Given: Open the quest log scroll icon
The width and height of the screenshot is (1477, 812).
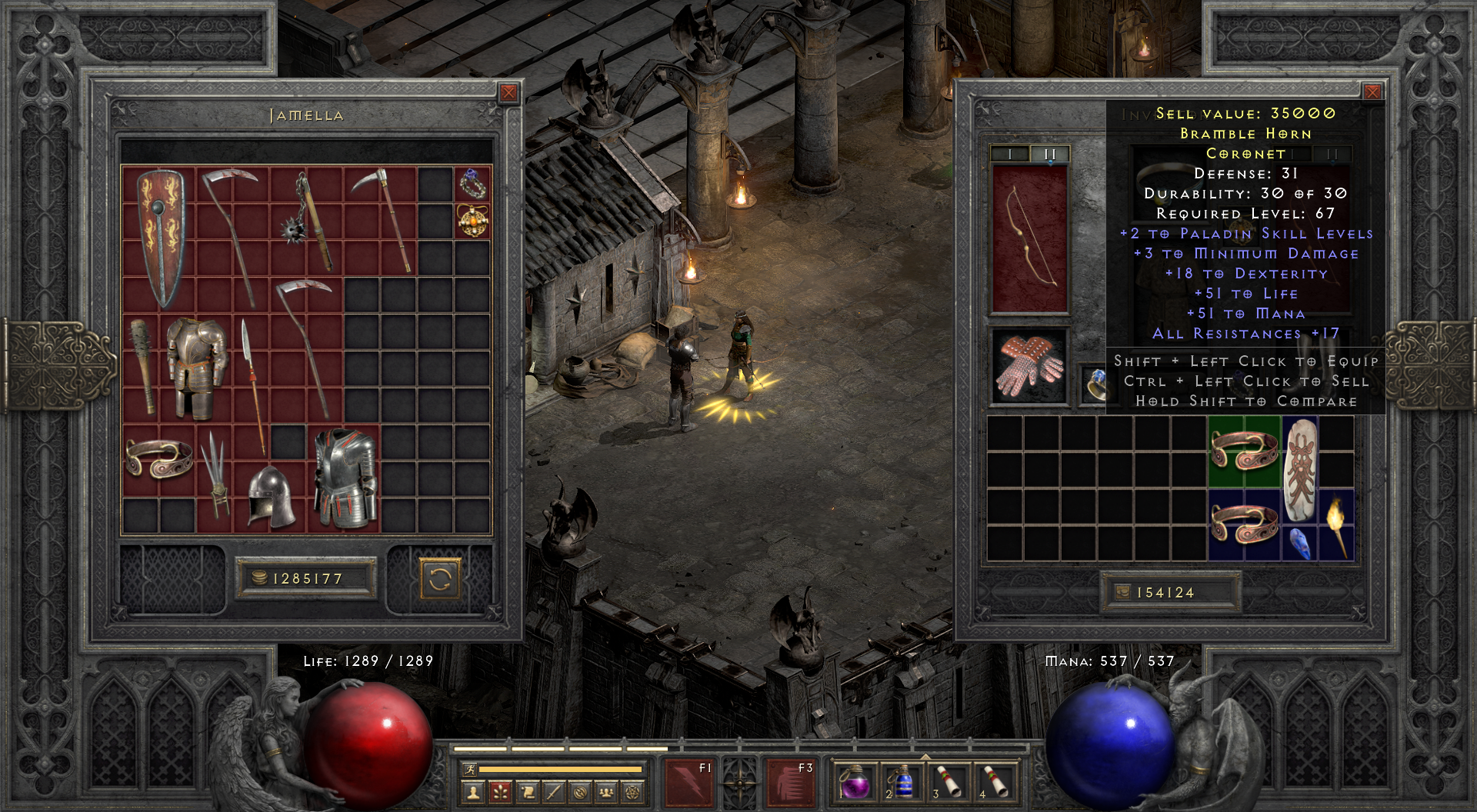Looking at the screenshot, I should [x=528, y=793].
